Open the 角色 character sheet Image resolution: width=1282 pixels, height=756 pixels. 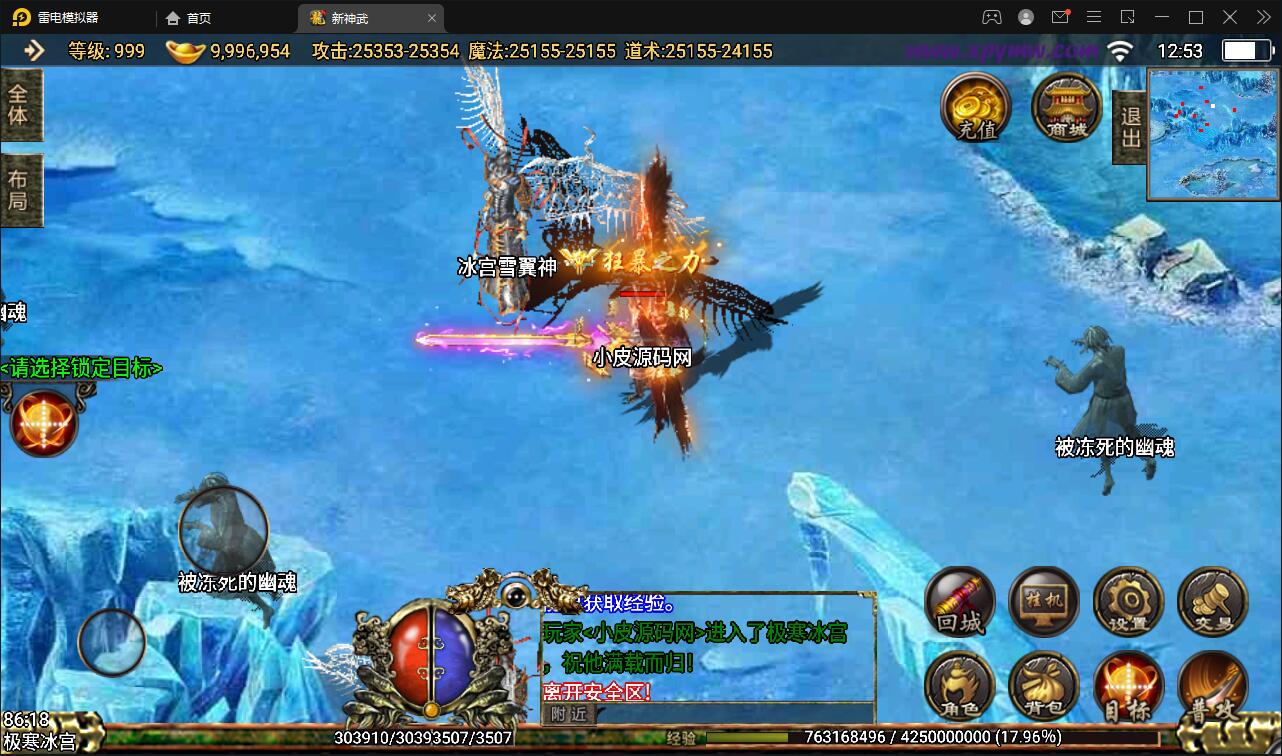pyautogui.click(x=960, y=685)
